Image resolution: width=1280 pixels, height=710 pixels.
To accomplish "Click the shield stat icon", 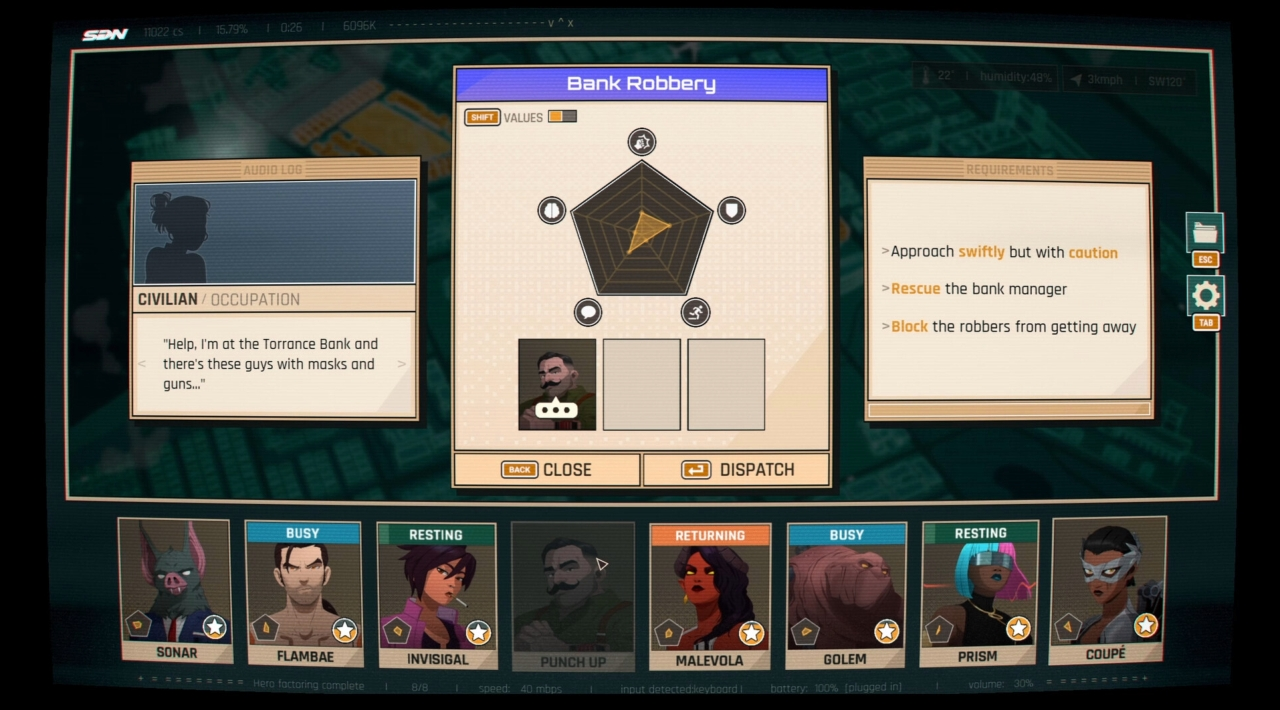I will (731, 210).
